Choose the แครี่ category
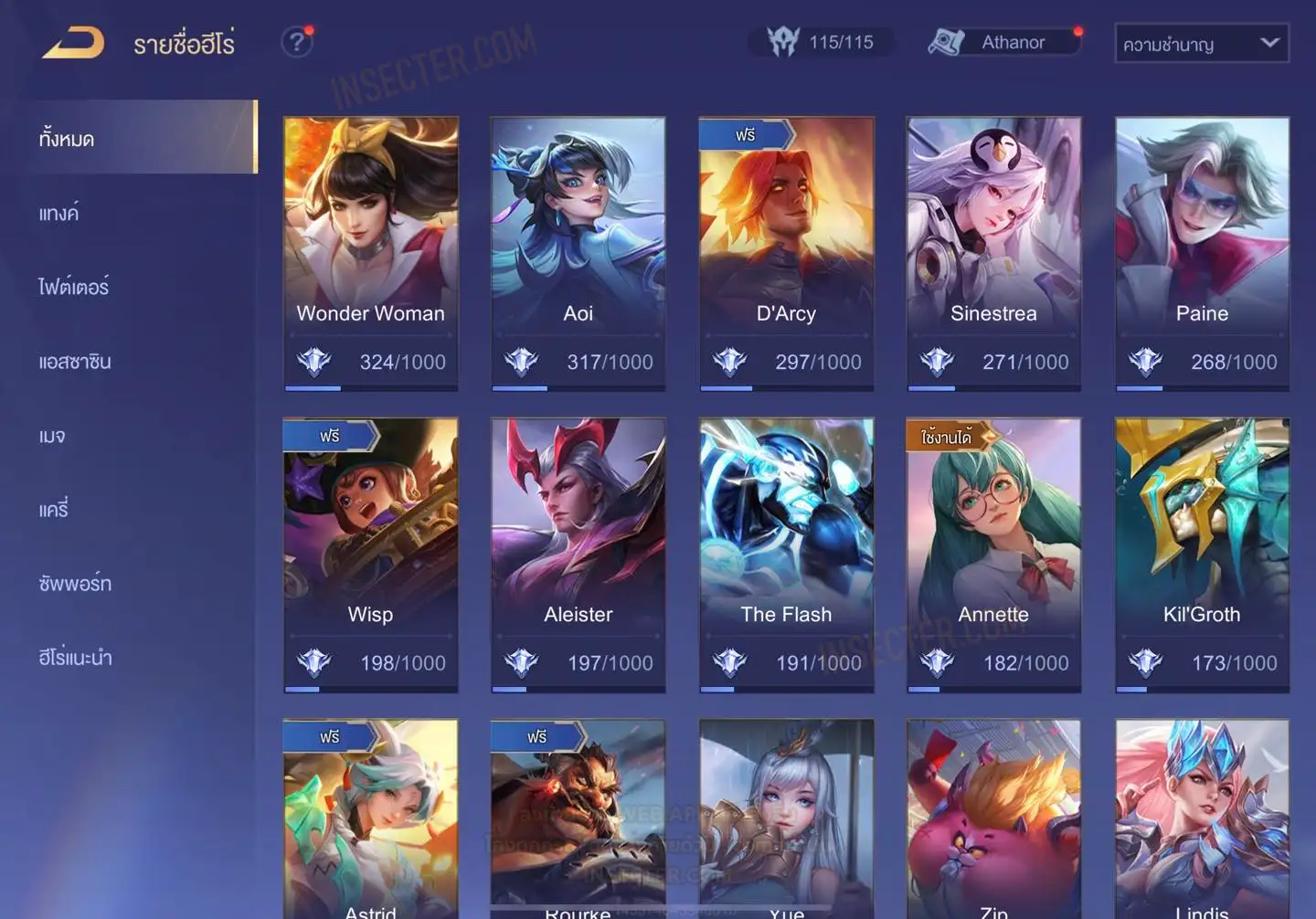 pyautogui.click(x=54, y=509)
